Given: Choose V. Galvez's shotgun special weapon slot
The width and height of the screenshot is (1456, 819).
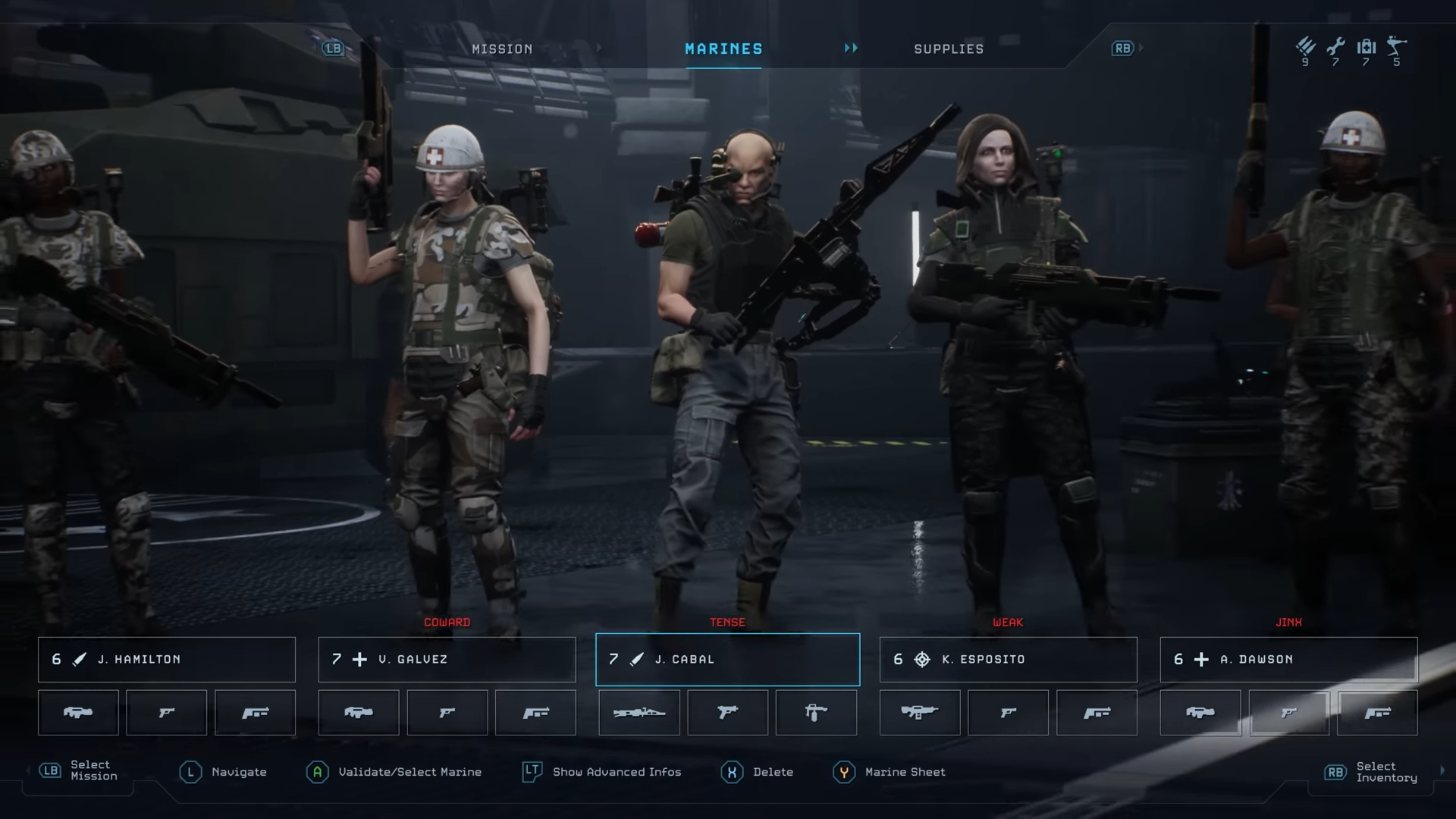Looking at the screenshot, I should pyautogui.click(x=536, y=713).
